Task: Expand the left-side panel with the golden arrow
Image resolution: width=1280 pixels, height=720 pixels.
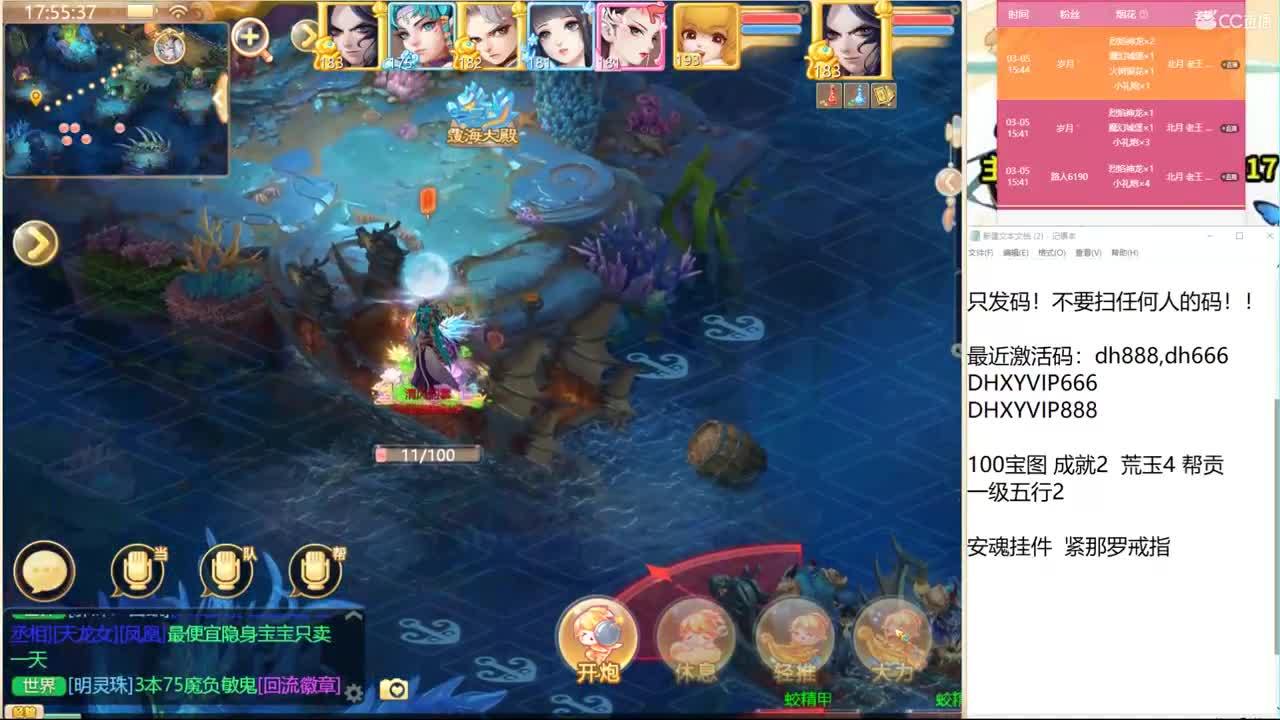Action: point(37,243)
